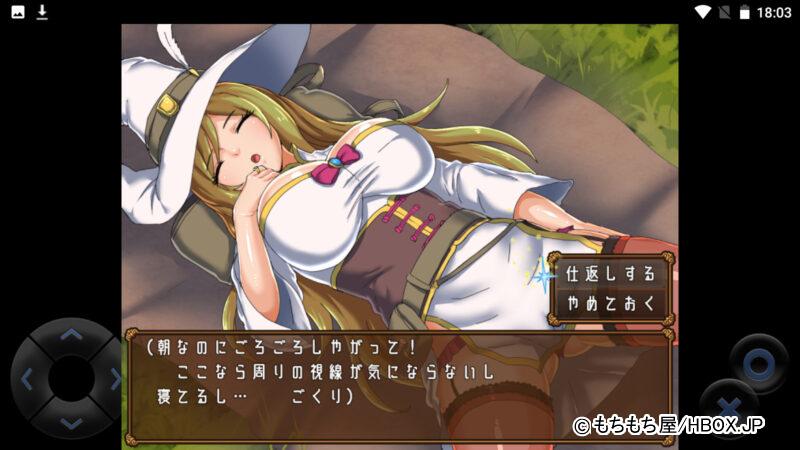Choose the 仕返しする dialogue option
Viewport: 800px width, 450px height.
click(x=610, y=272)
